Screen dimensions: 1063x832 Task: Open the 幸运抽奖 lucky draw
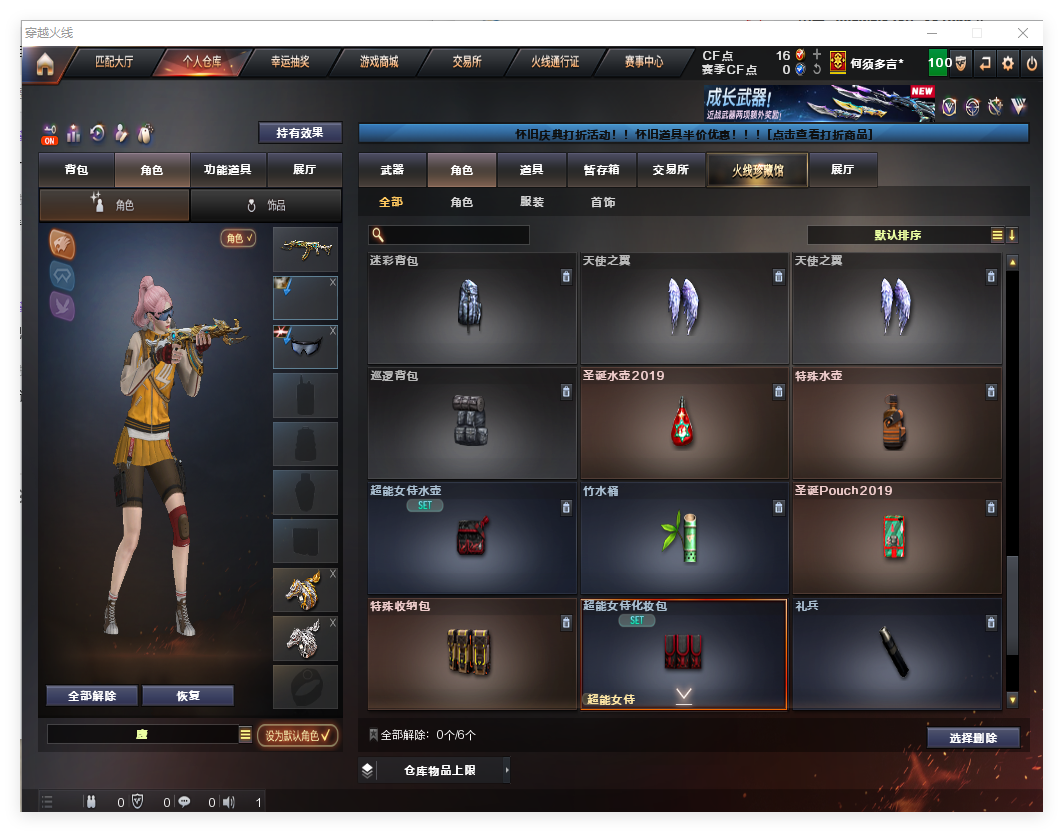290,62
